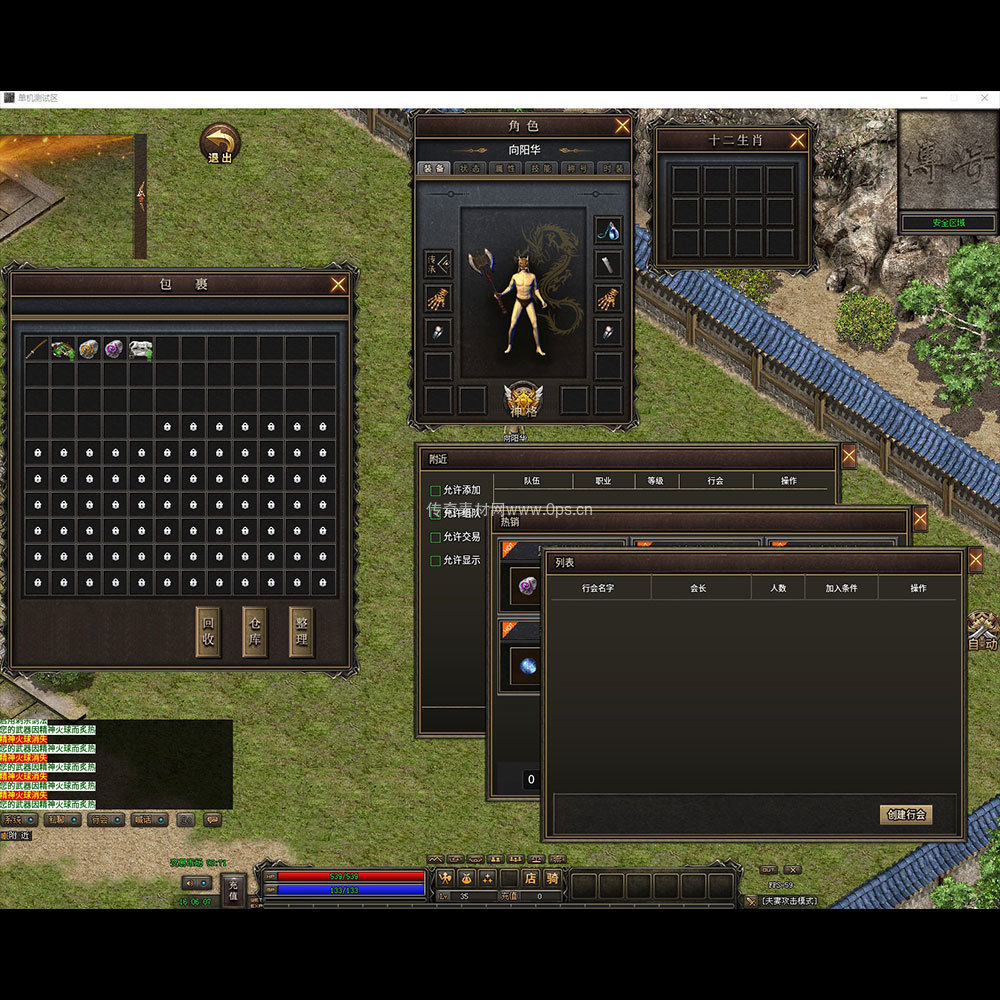Image resolution: width=1000 pixels, height=1000 pixels.
Task: Enable the 允许交易 trade option
Action: click(435, 538)
